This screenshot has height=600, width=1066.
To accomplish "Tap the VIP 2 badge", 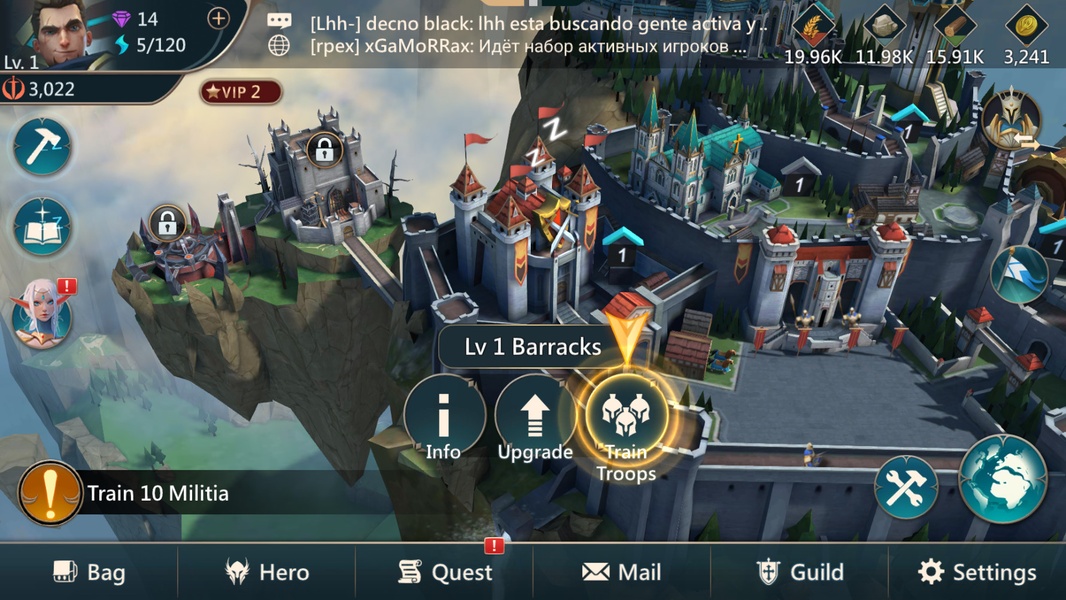I will coord(241,92).
